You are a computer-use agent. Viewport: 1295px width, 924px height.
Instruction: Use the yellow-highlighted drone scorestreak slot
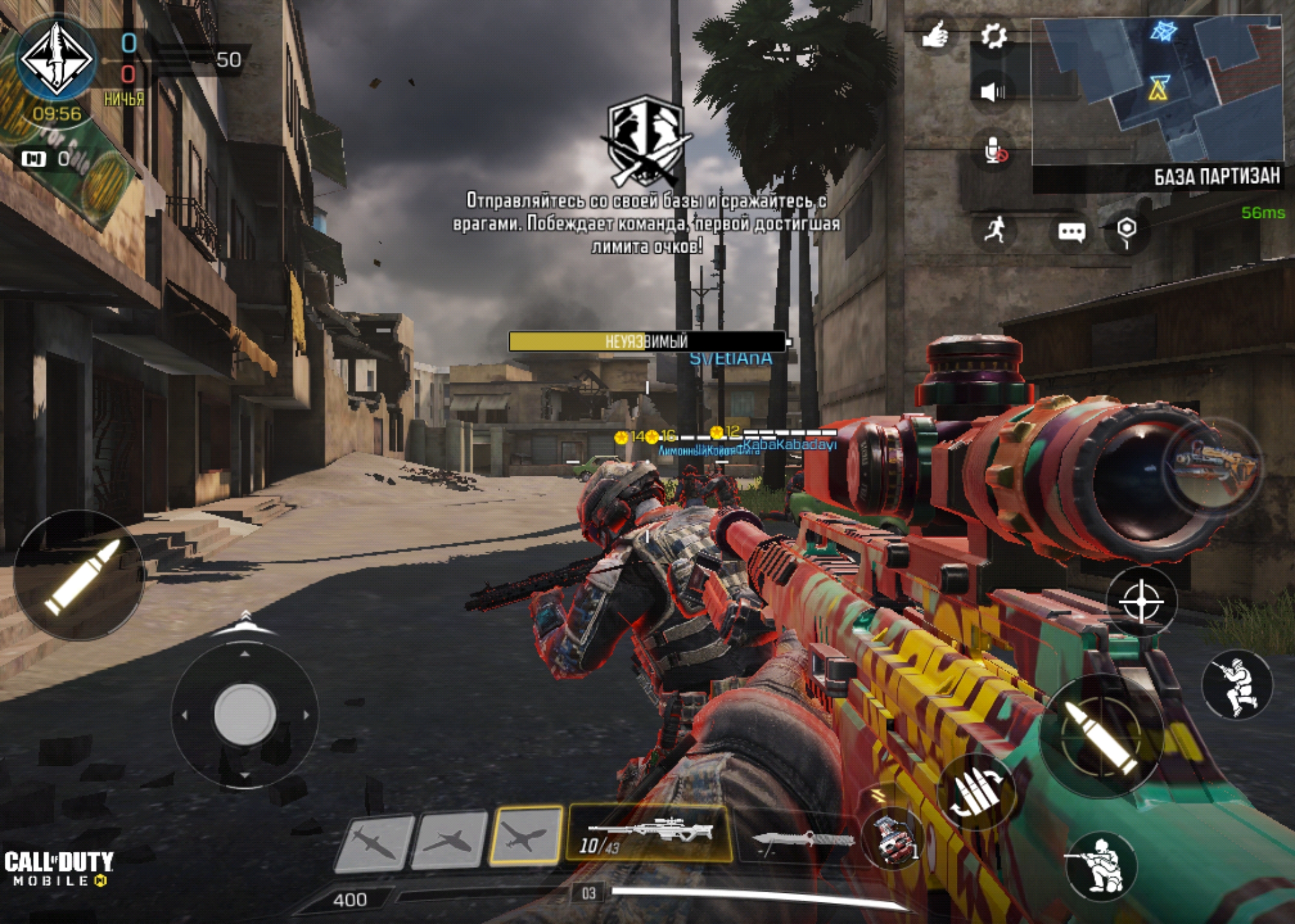tap(526, 836)
